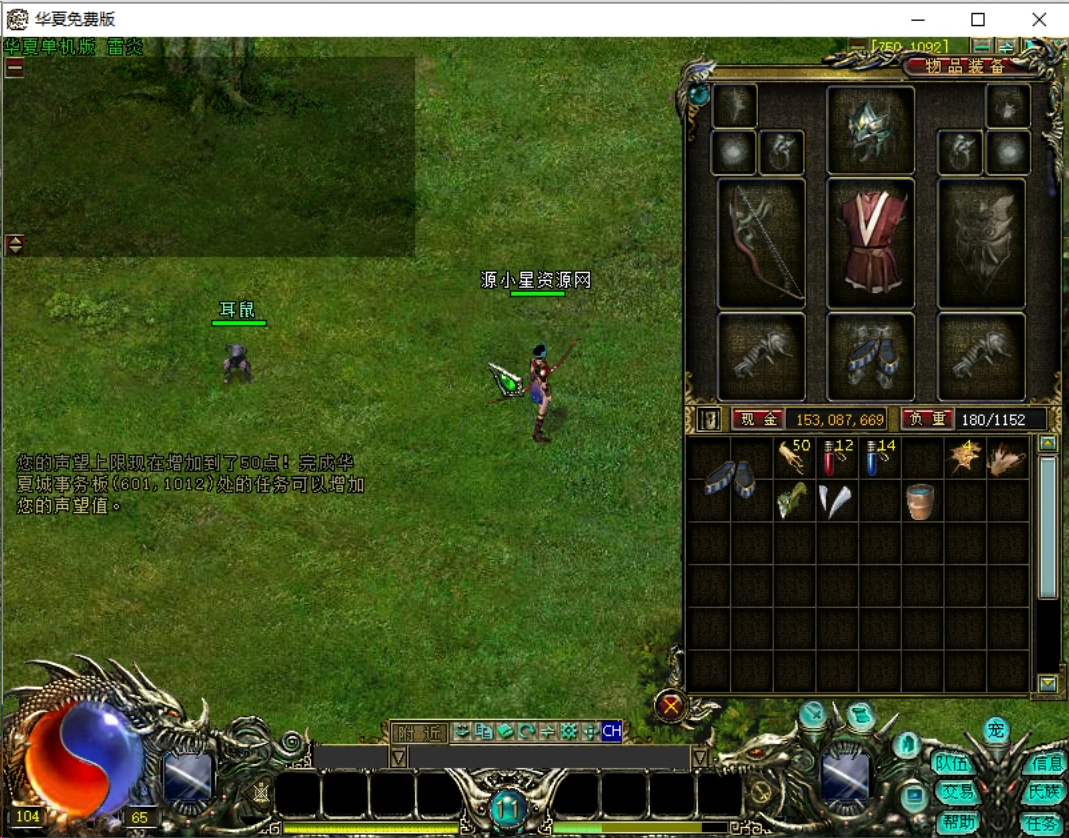This screenshot has height=838, width=1069.
Task: Toggle the CH input mode button
Action: tap(611, 732)
